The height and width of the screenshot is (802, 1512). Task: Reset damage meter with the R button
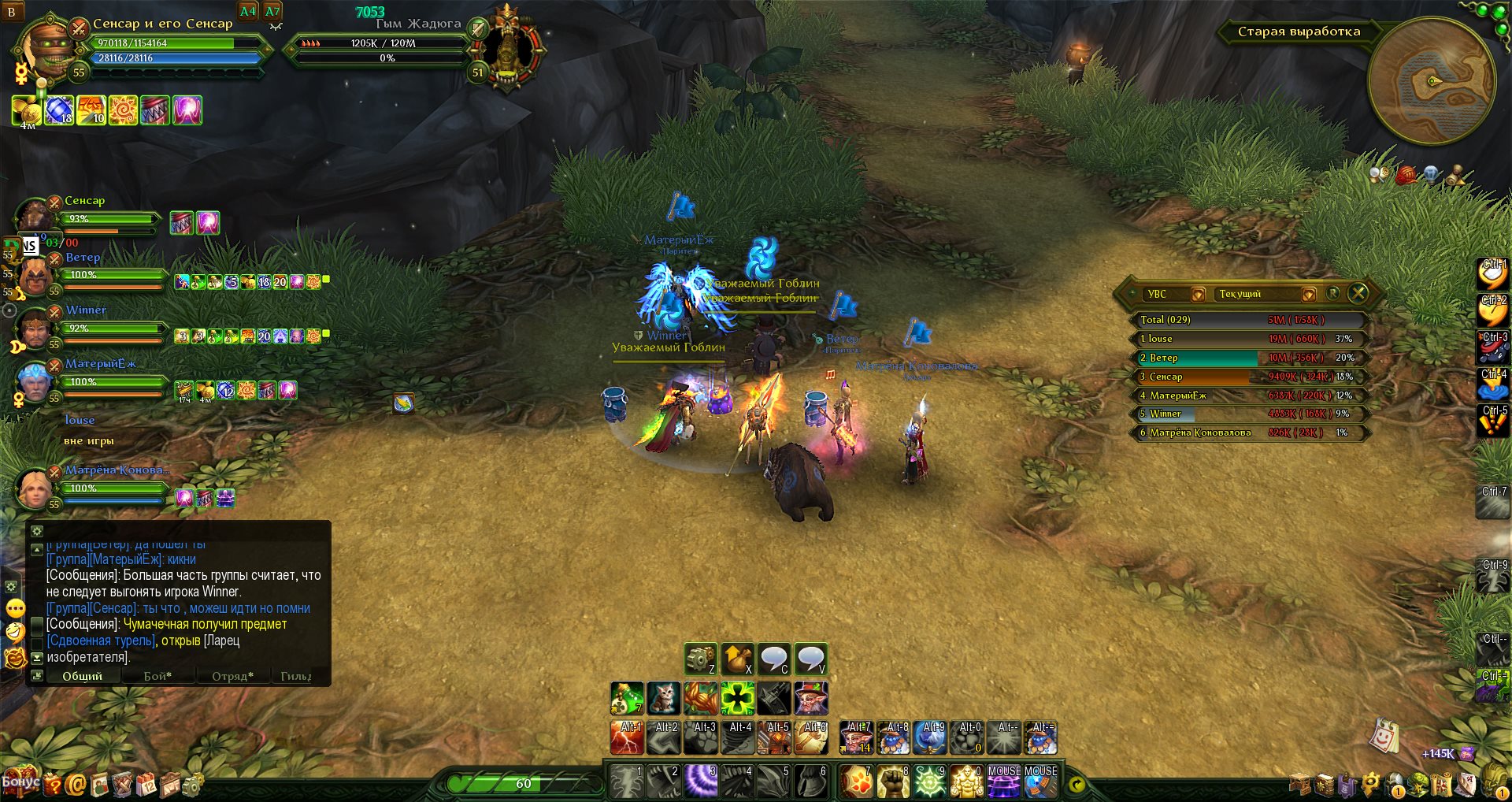click(1333, 293)
